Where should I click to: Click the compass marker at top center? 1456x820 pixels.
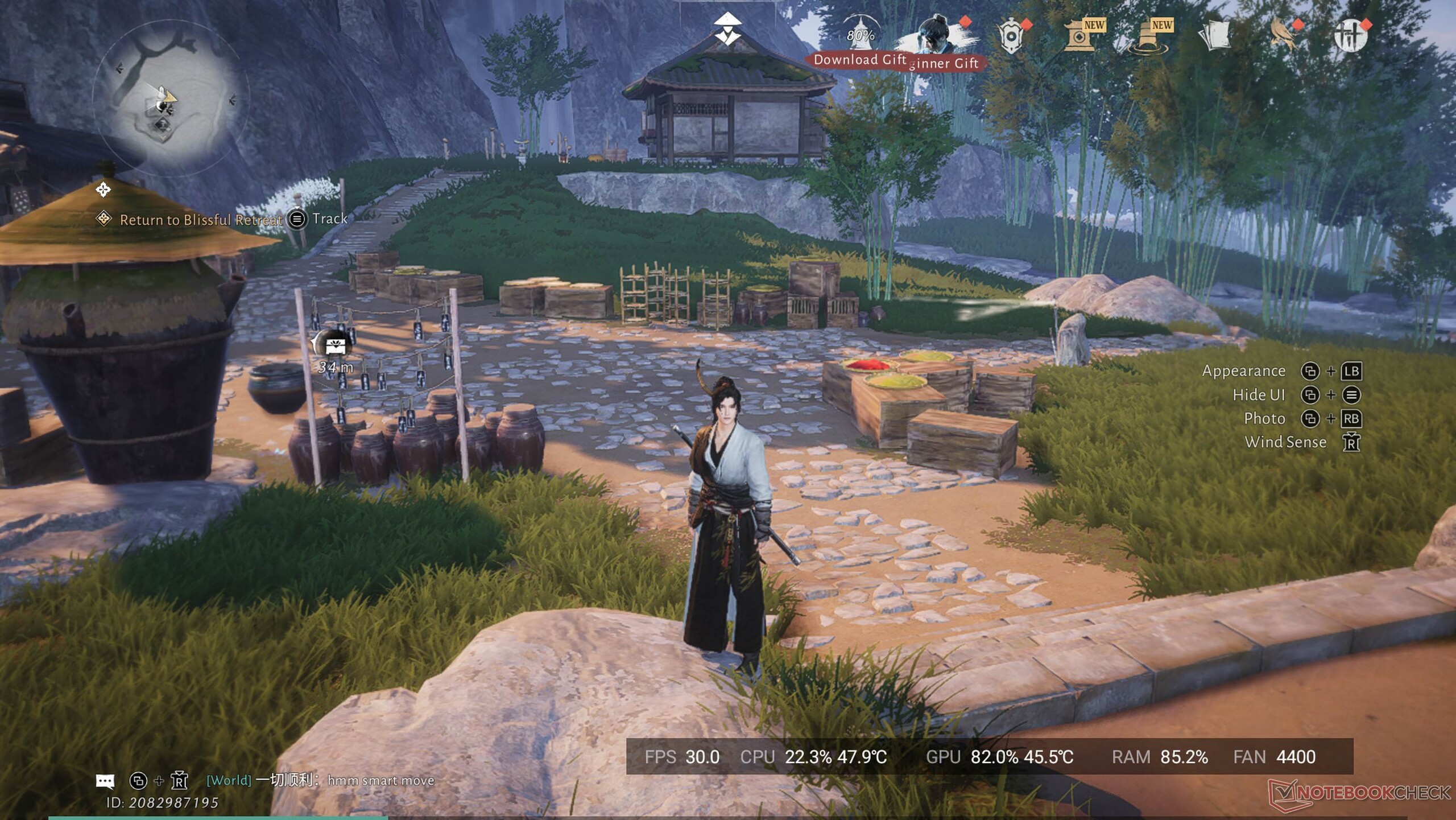(x=727, y=29)
